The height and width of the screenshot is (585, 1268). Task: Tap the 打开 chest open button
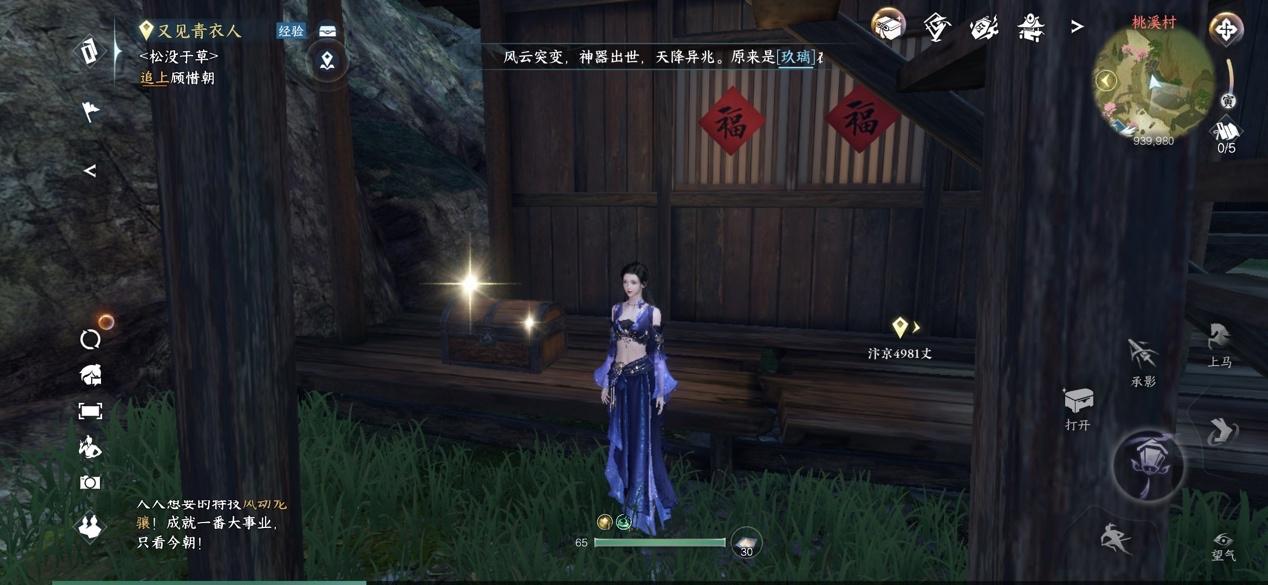(1078, 403)
